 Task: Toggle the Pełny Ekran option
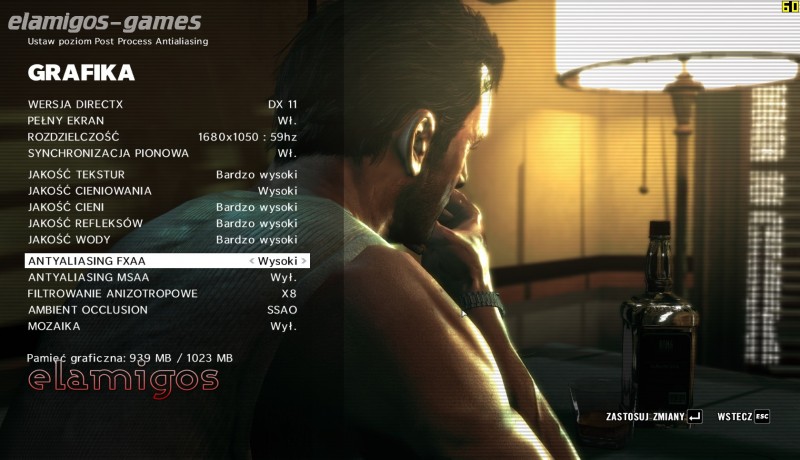click(x=162, y=120)
